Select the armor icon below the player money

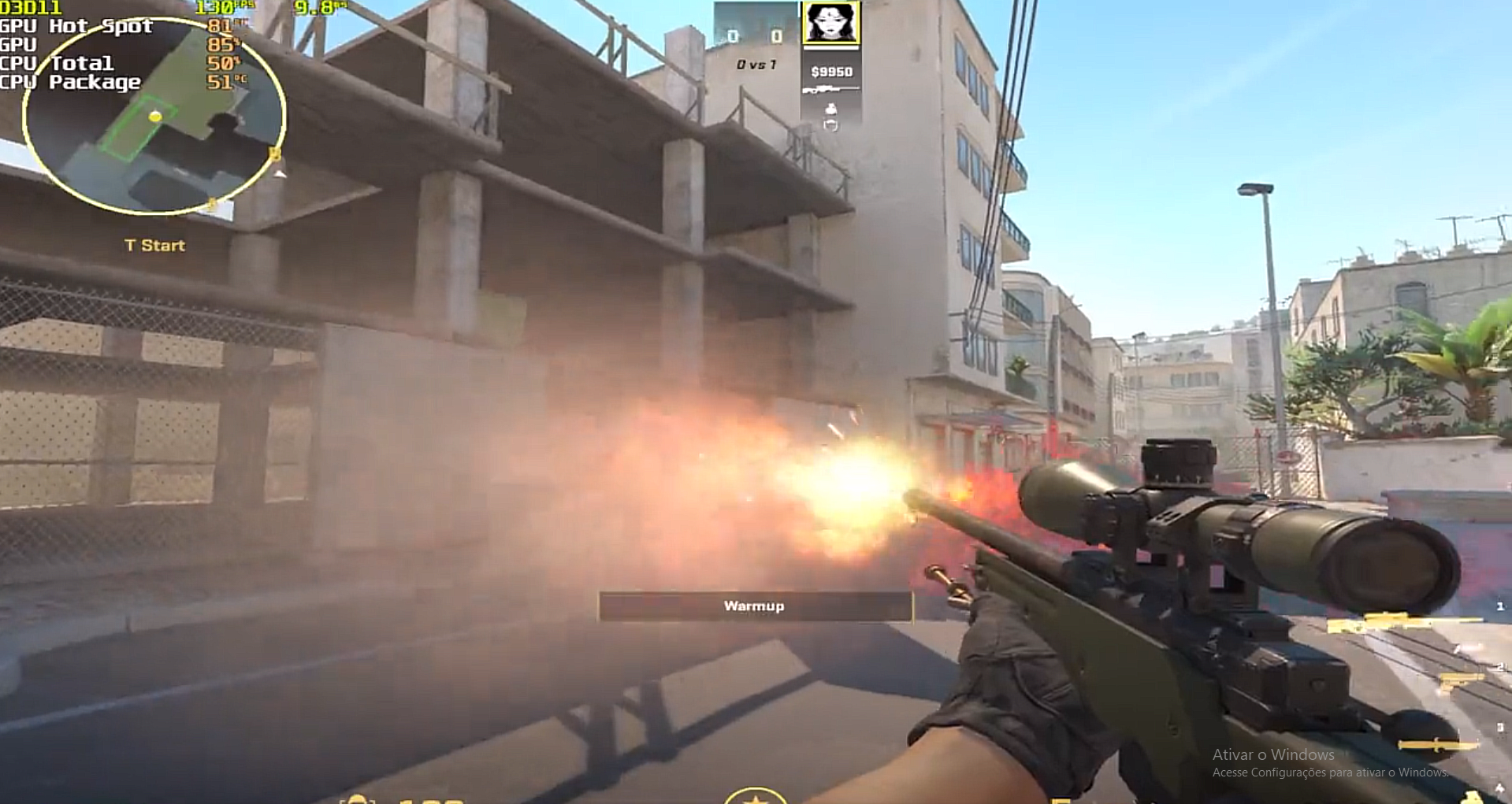click(x=831, y=109)
